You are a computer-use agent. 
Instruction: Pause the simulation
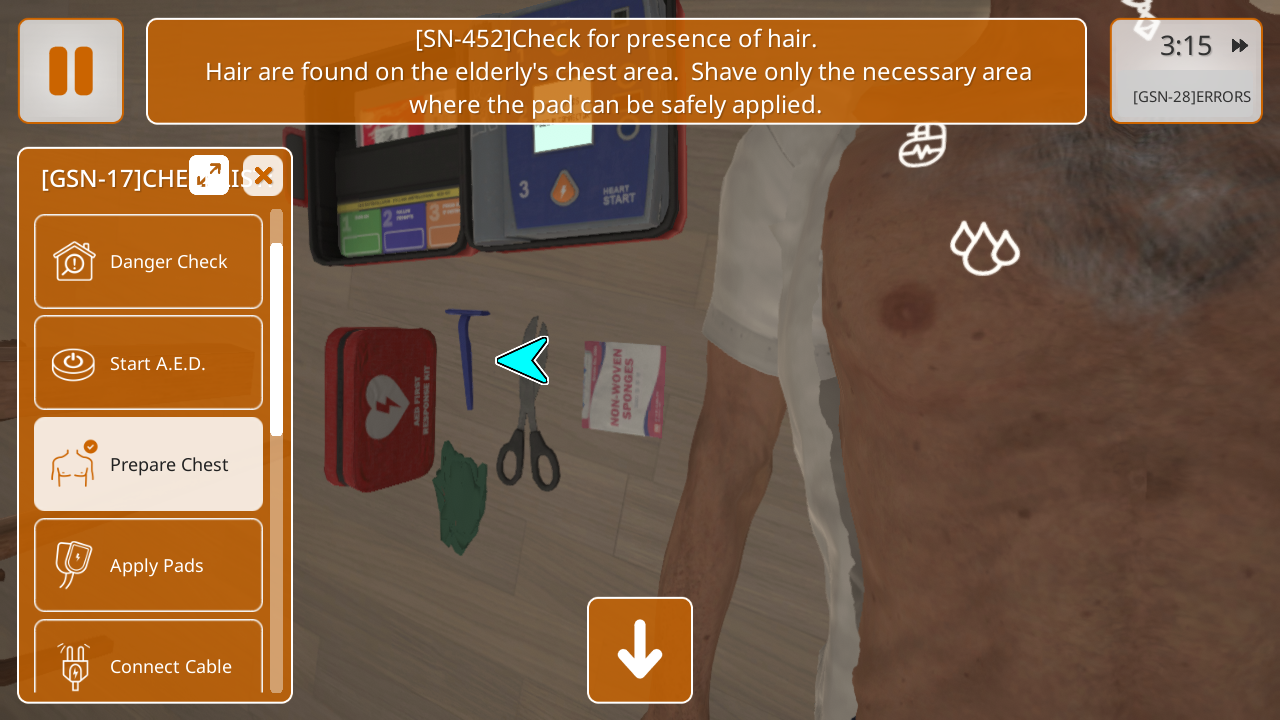coord(71,71)
